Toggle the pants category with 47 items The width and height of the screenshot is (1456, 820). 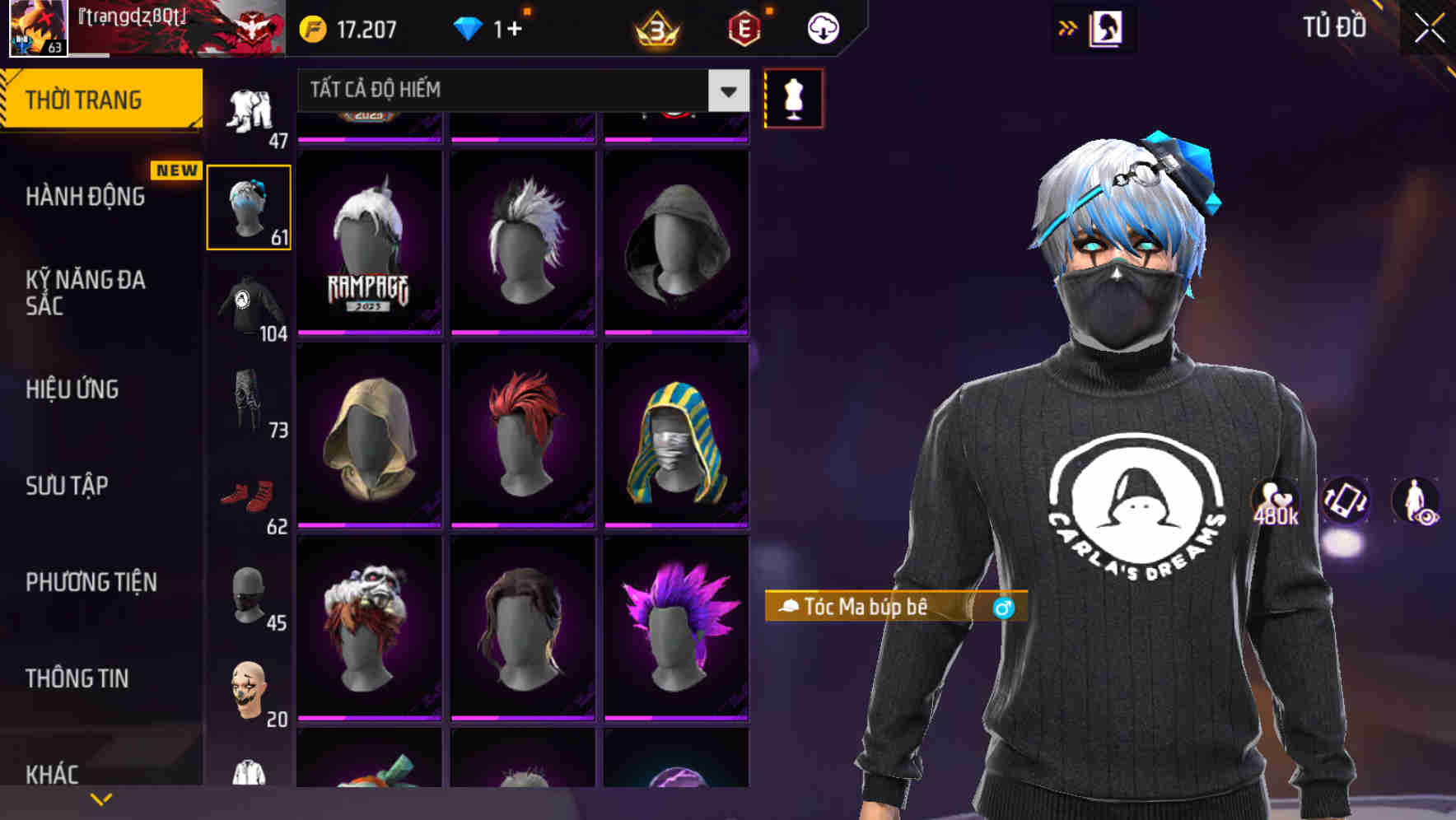point(250,107)
